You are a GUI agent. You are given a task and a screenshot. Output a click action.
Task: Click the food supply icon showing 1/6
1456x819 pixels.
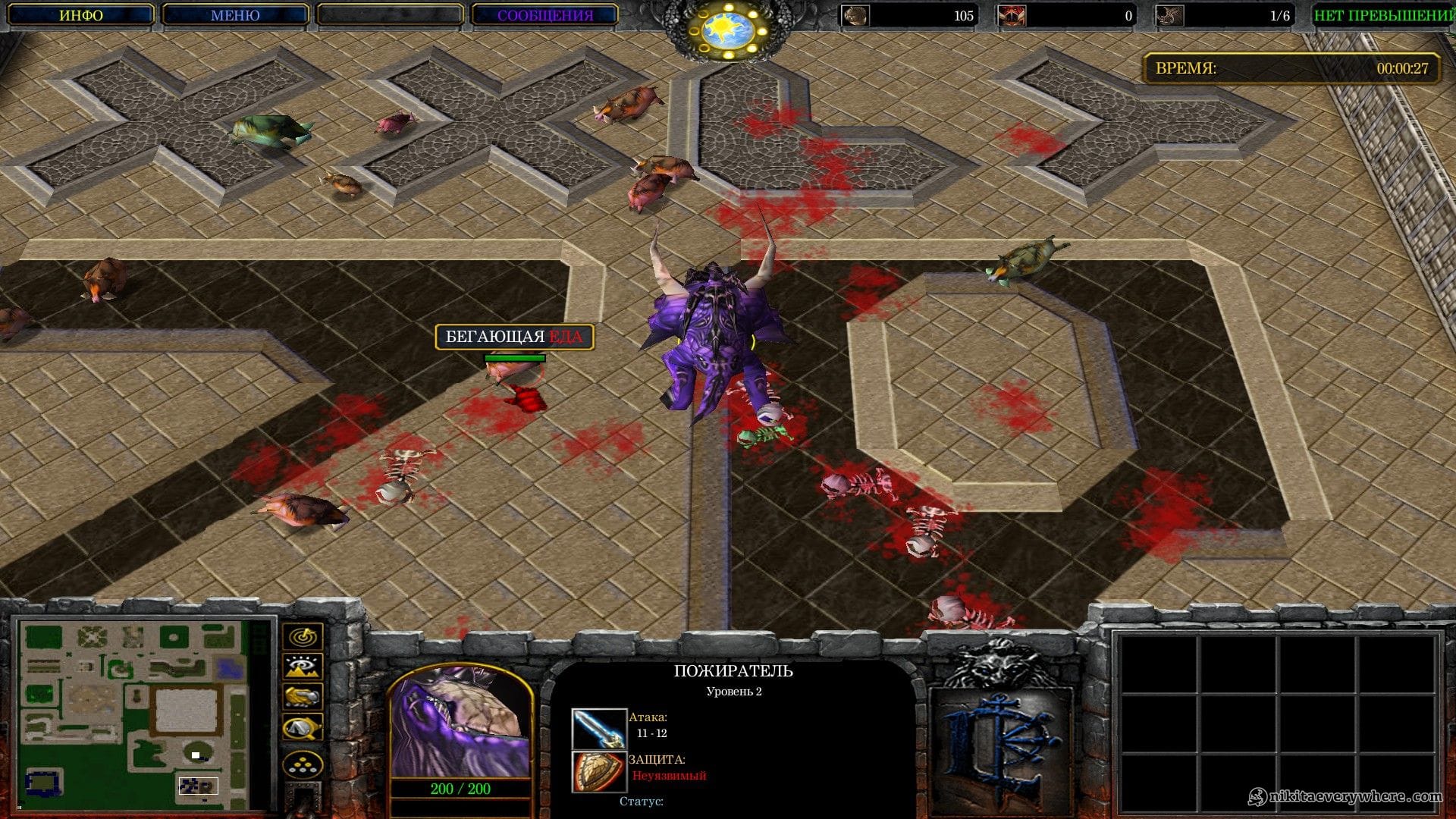[x=1169, y=15]
